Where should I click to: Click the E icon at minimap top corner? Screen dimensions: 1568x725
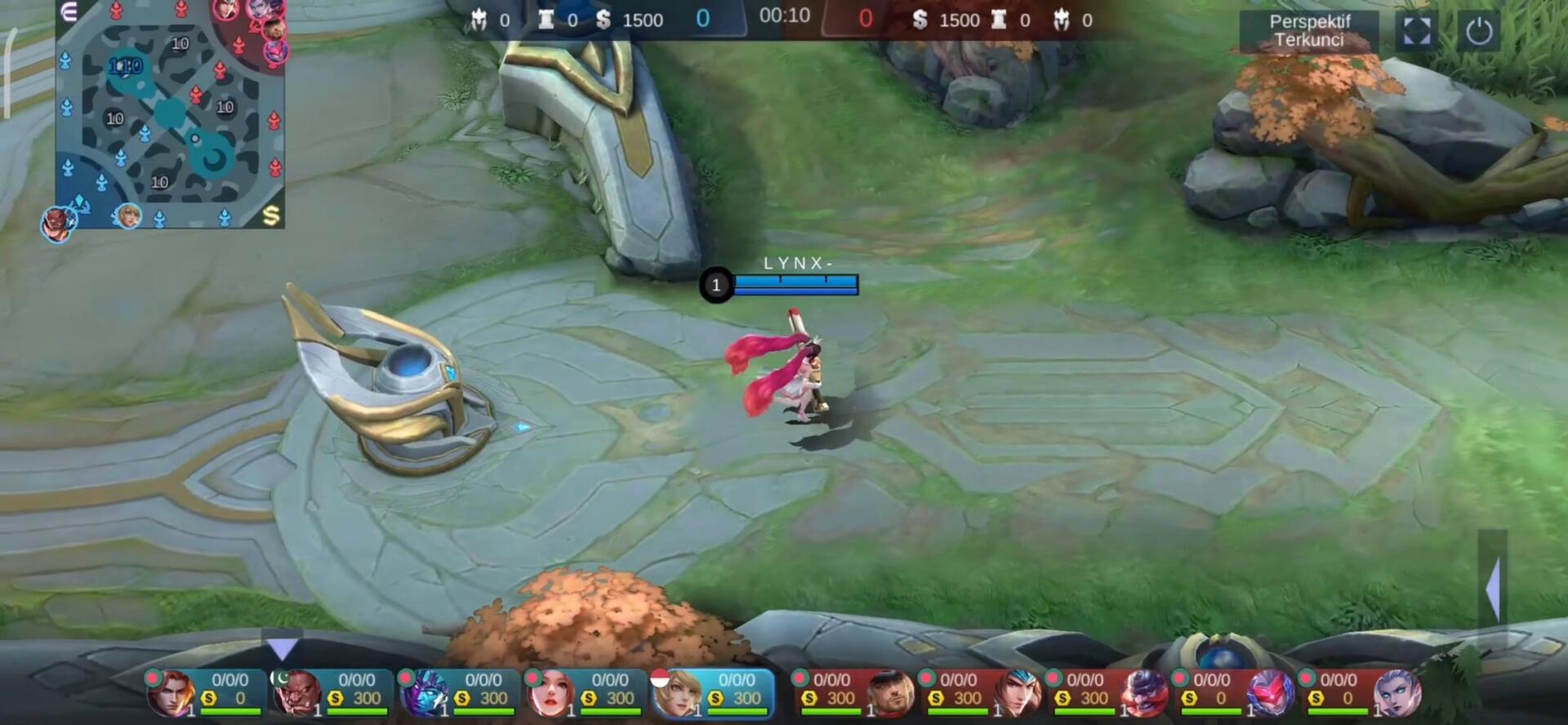(69, 11)
